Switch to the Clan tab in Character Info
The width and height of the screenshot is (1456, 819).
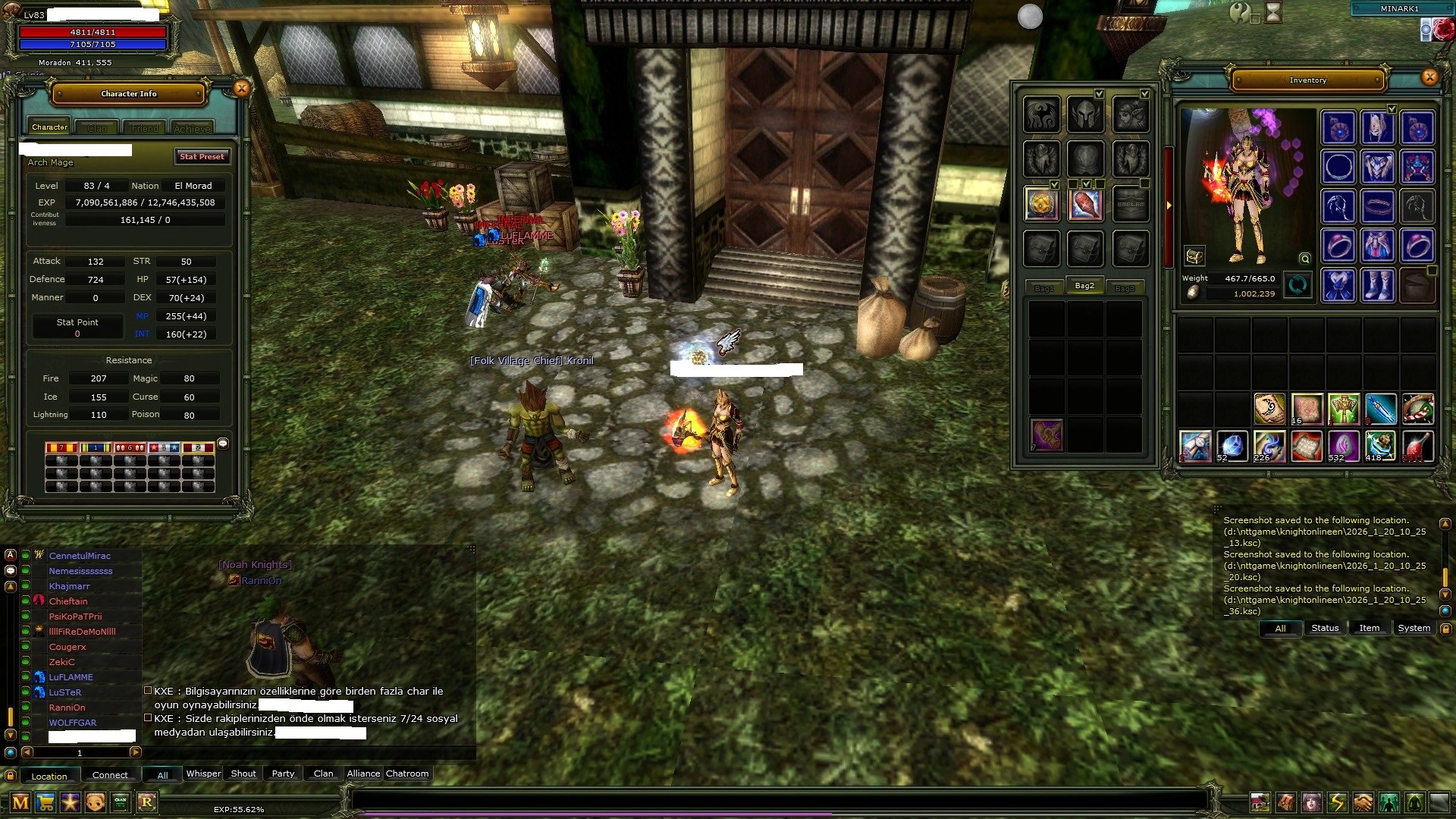(x=97, y=128)
